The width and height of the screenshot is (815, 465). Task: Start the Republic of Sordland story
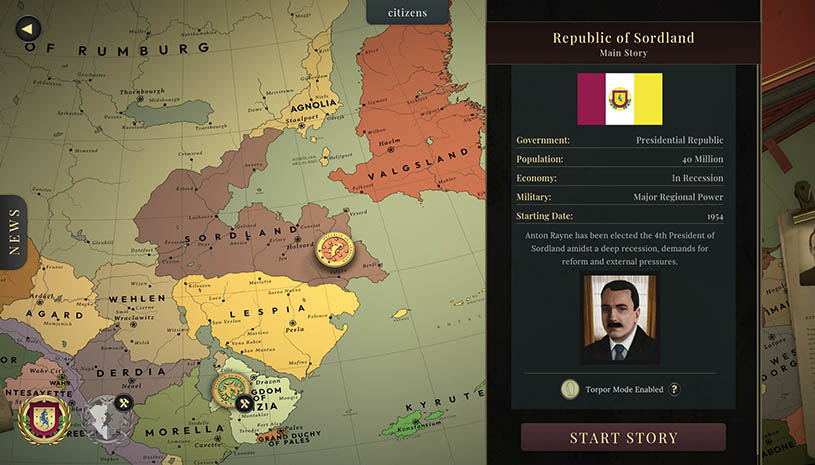coord(623,438)
